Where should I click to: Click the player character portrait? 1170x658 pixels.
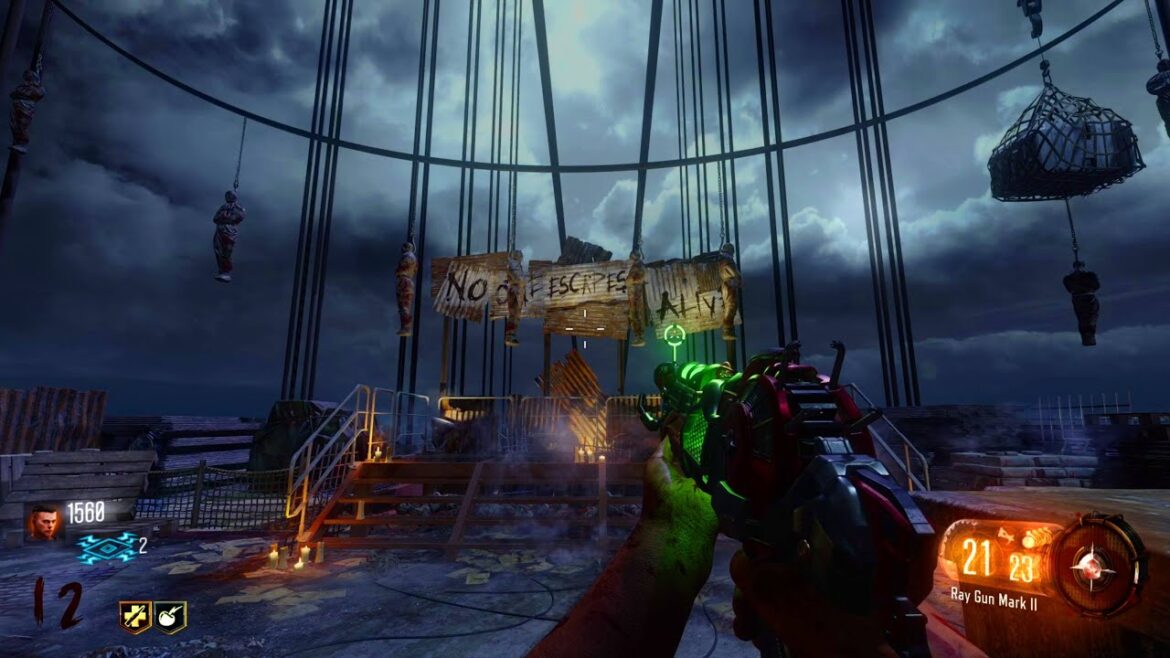point(43,521)
